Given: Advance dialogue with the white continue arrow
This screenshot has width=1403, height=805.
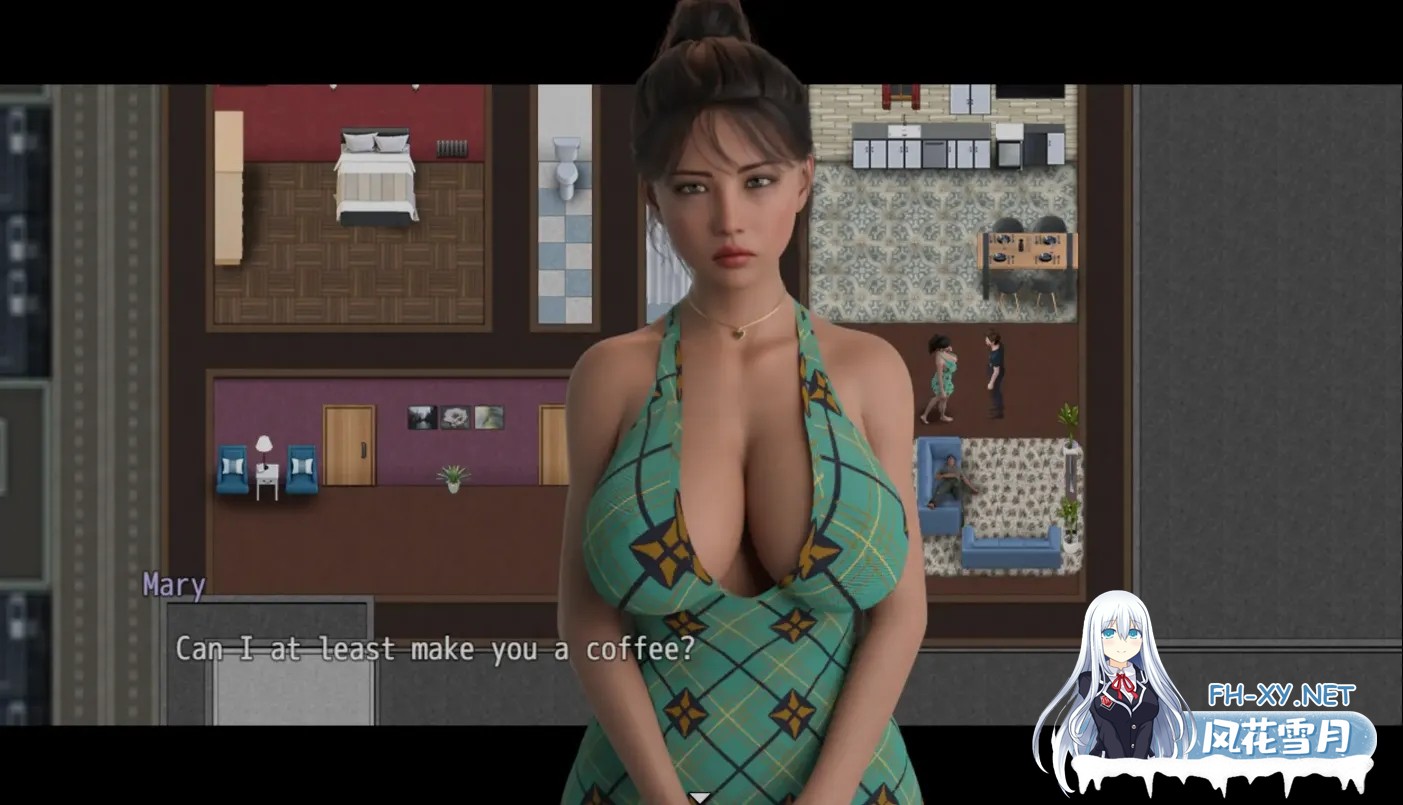Looking at the screenshot, I should (701, 797).
